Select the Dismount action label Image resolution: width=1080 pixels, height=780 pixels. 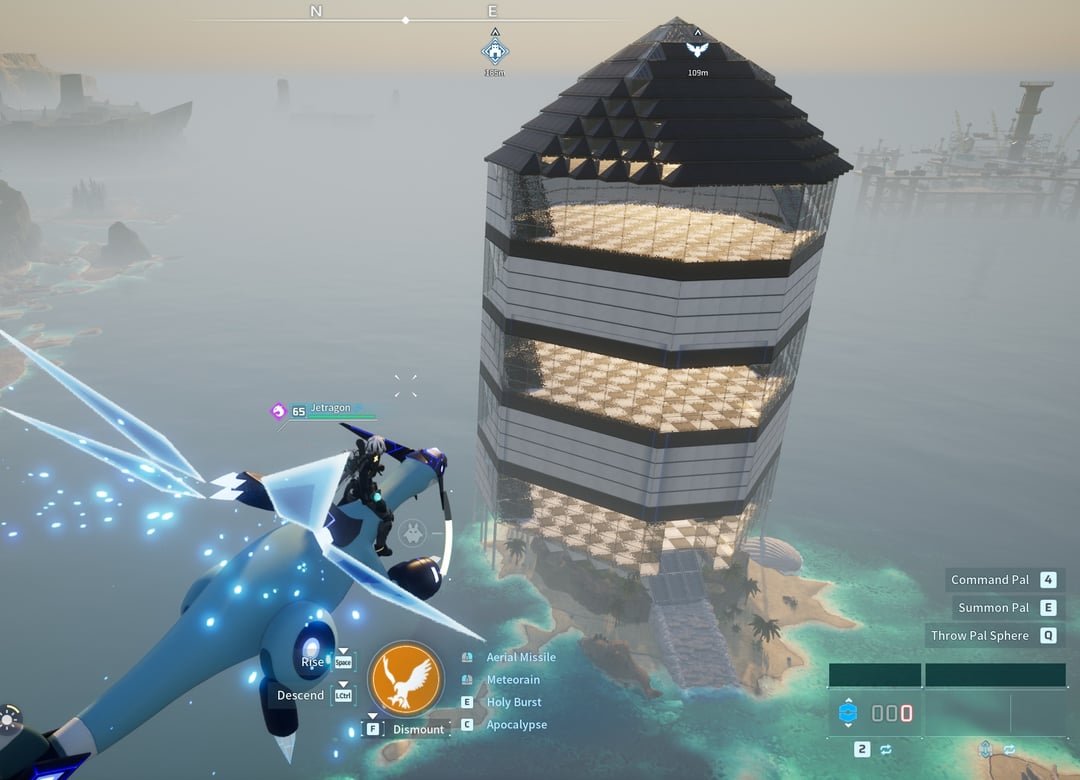point(418,729)
